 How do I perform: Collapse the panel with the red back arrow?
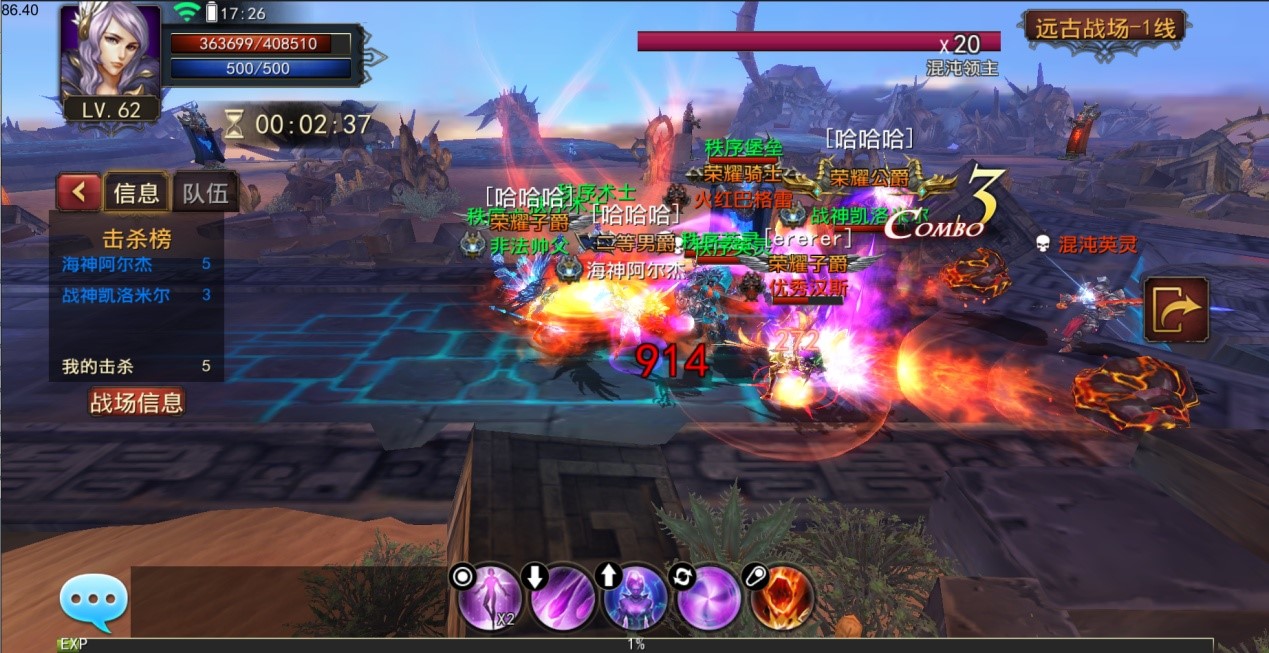[x=78, y=192]
